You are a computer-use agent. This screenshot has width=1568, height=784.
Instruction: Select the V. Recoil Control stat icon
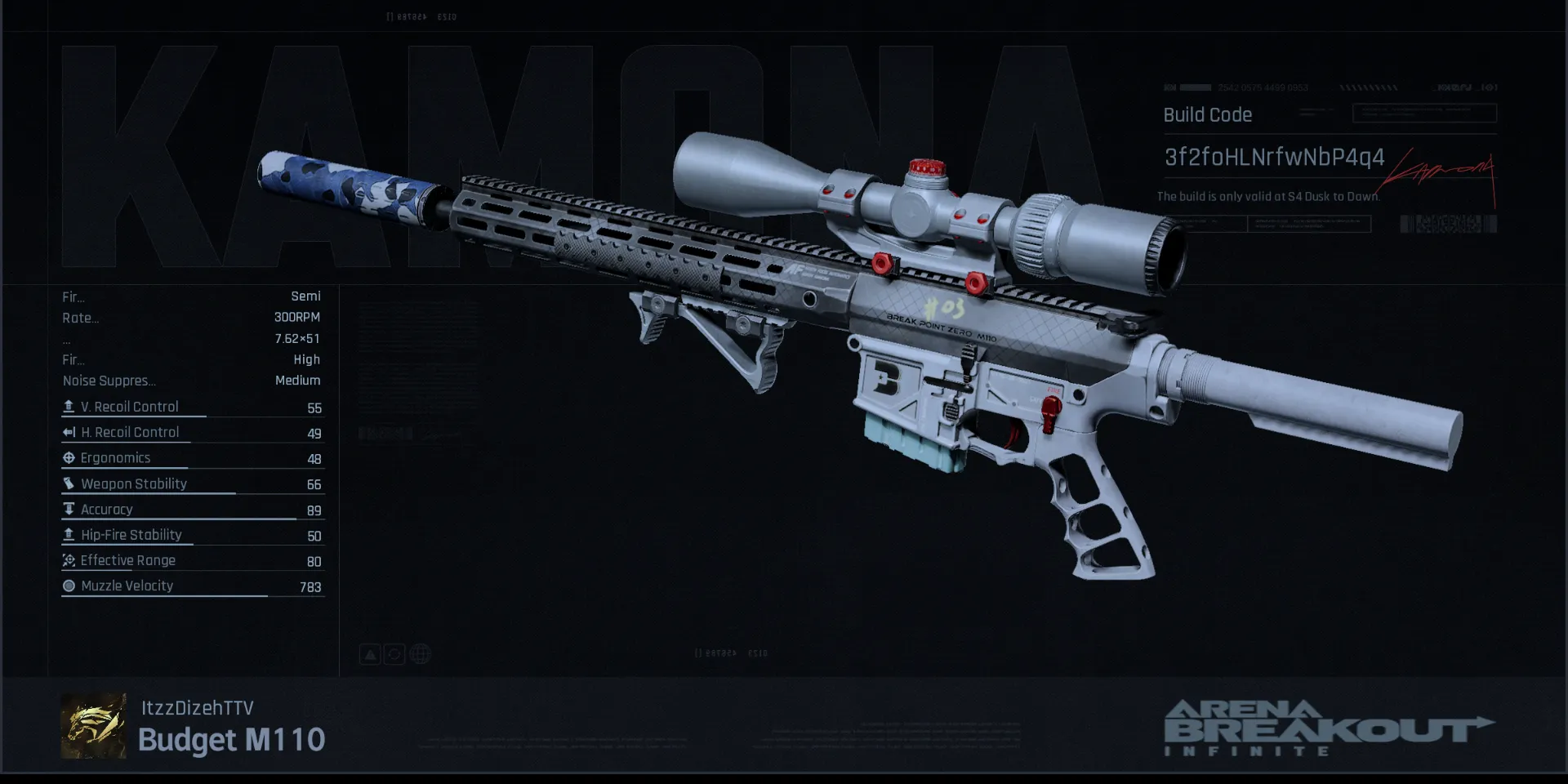pyautogui.click(x=69, y=407)
